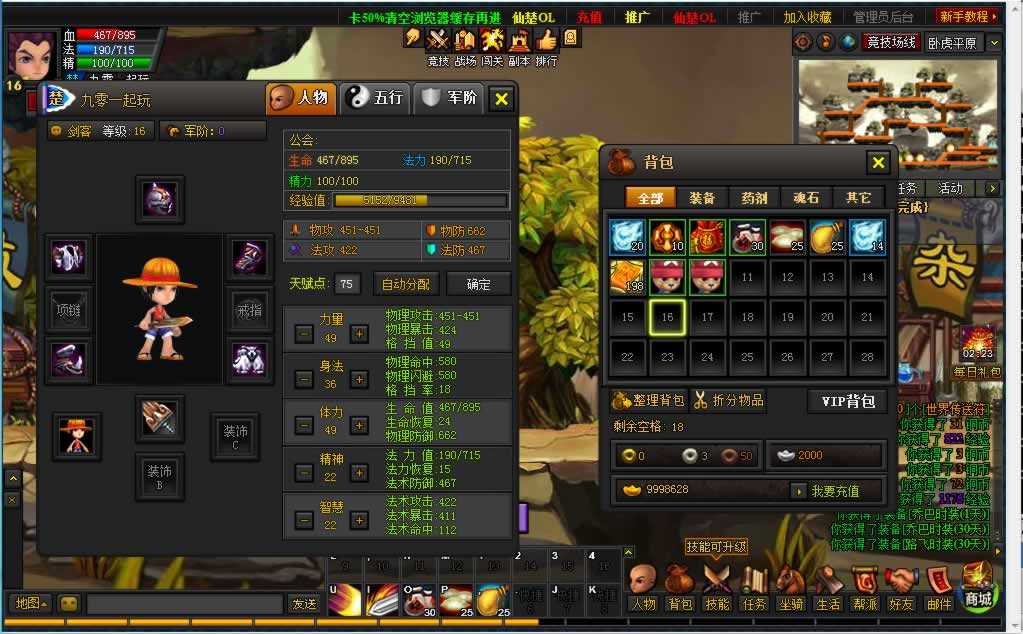Open the VIP背包 button

click(x=847, y=401)
